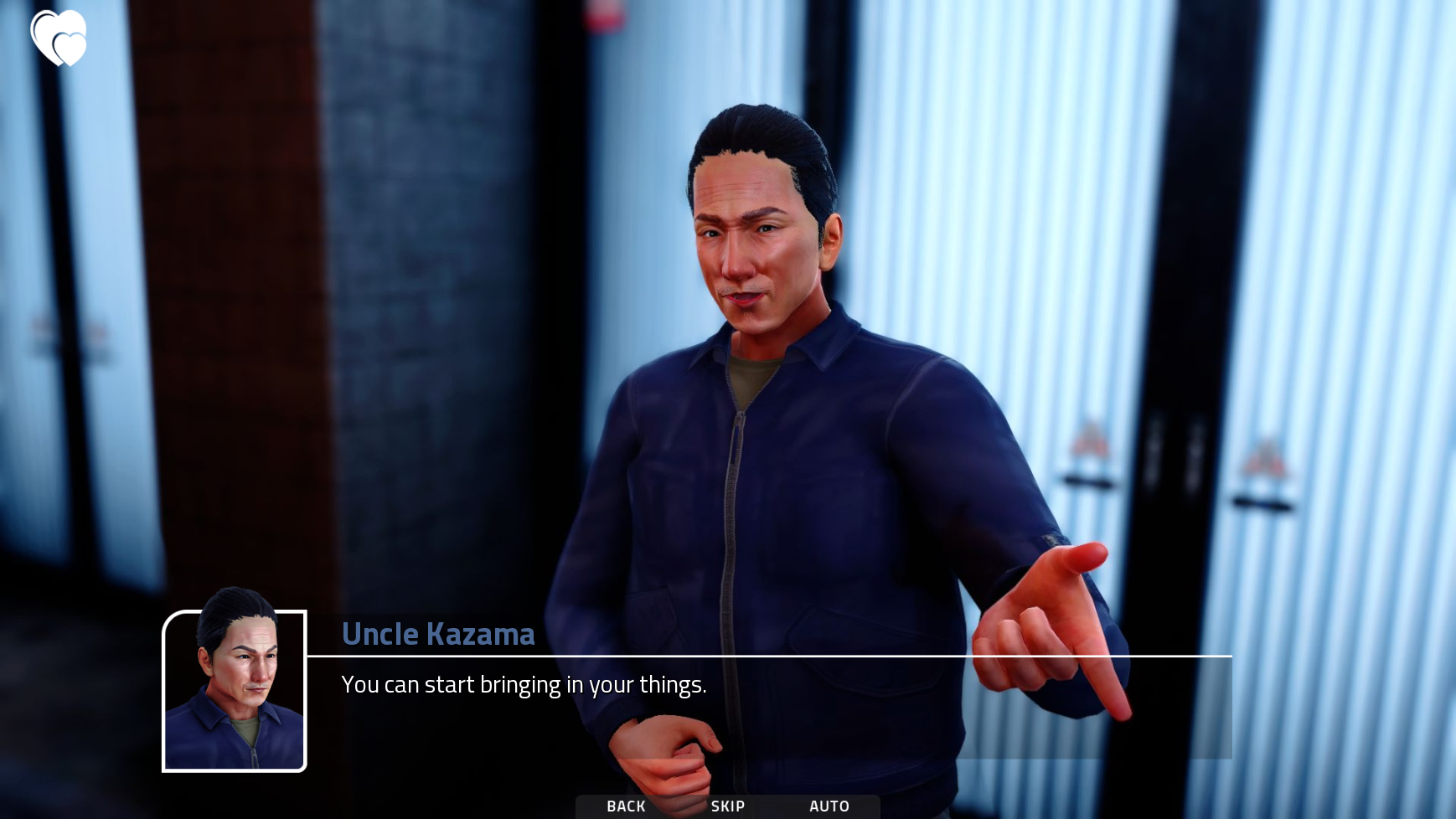This screenshot has width=1456, height=819.
Task: Activate SKIP to fast-forward dialogue
Action: pos(727,806)
